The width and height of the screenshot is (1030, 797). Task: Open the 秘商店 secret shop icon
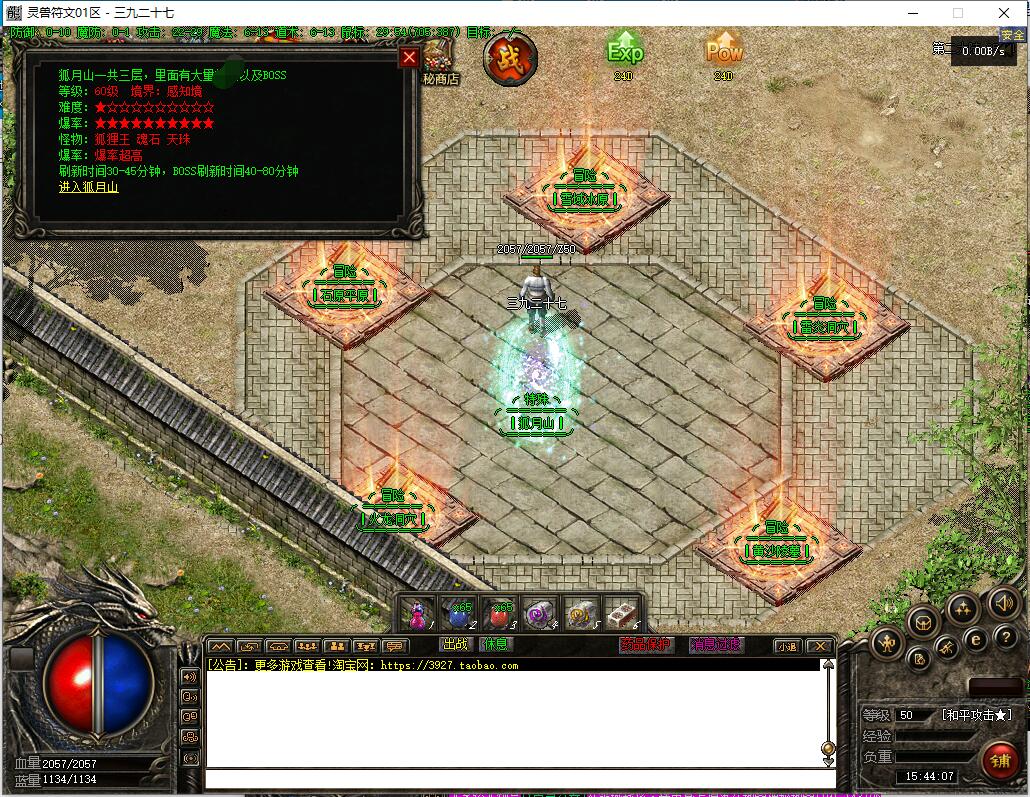click(439, 61)
